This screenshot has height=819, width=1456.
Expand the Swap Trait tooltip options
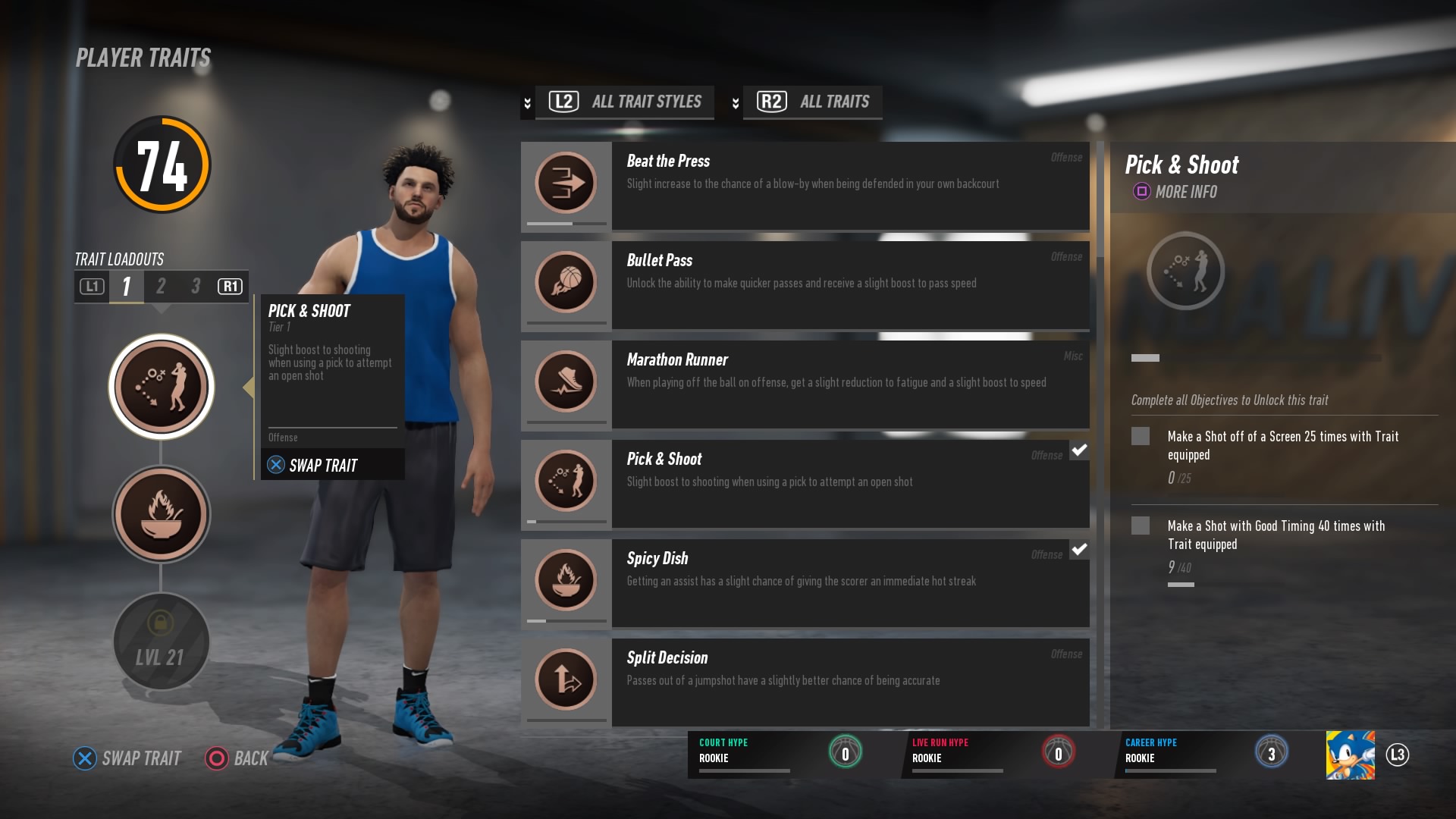pyautogui.click(x=331, y=465)
